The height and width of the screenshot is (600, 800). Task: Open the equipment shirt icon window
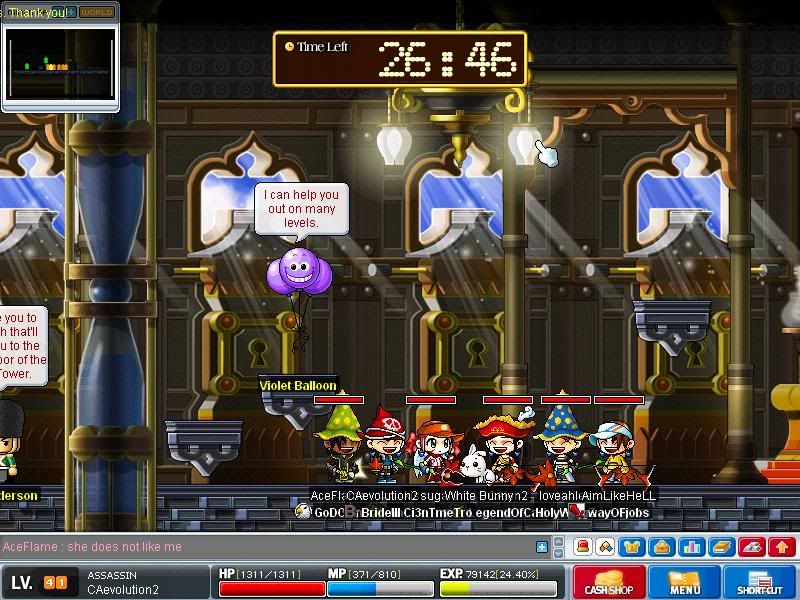[x=632, y=547]
